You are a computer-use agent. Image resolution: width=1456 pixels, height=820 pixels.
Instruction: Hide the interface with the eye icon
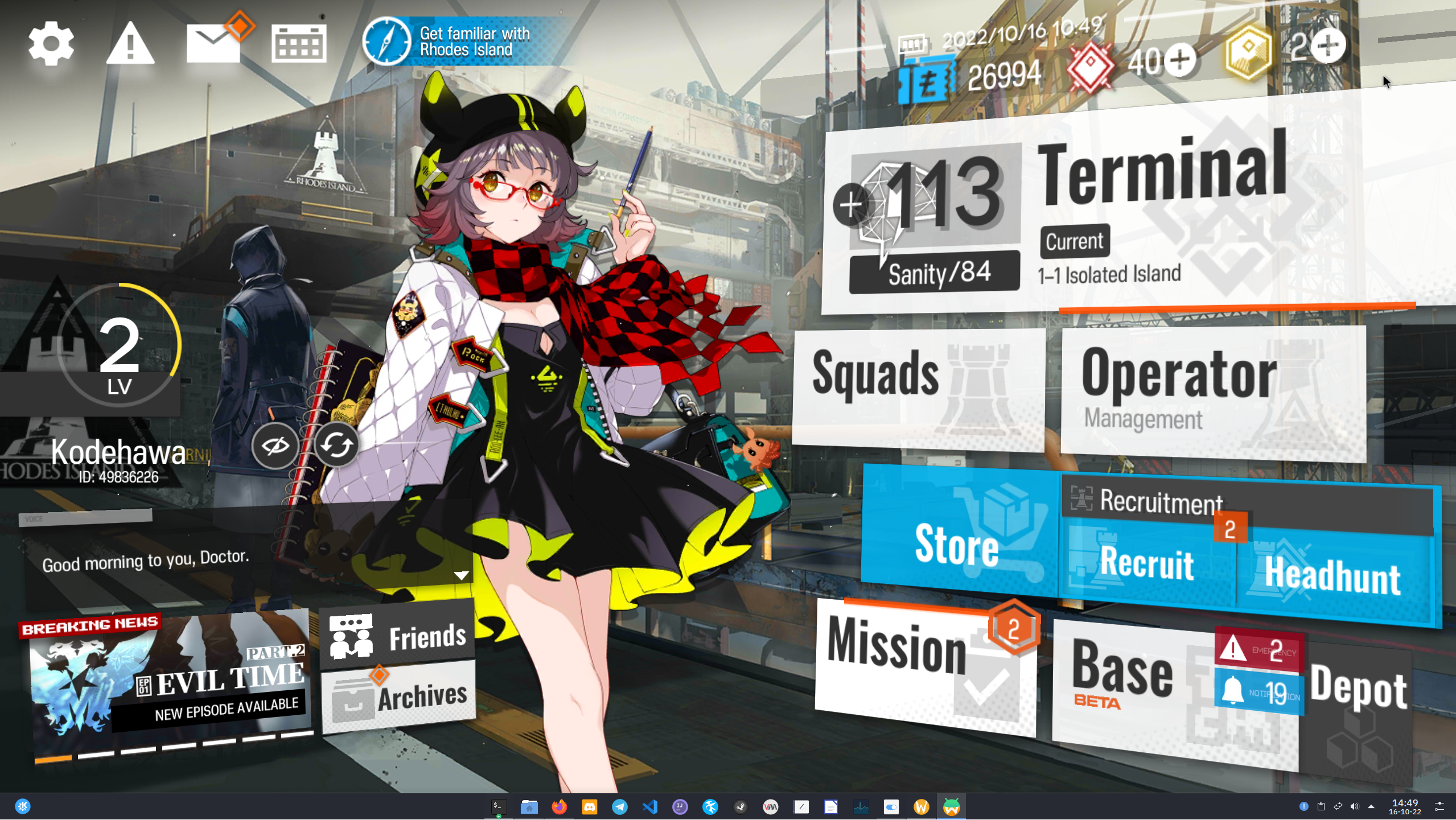(275, 446)
